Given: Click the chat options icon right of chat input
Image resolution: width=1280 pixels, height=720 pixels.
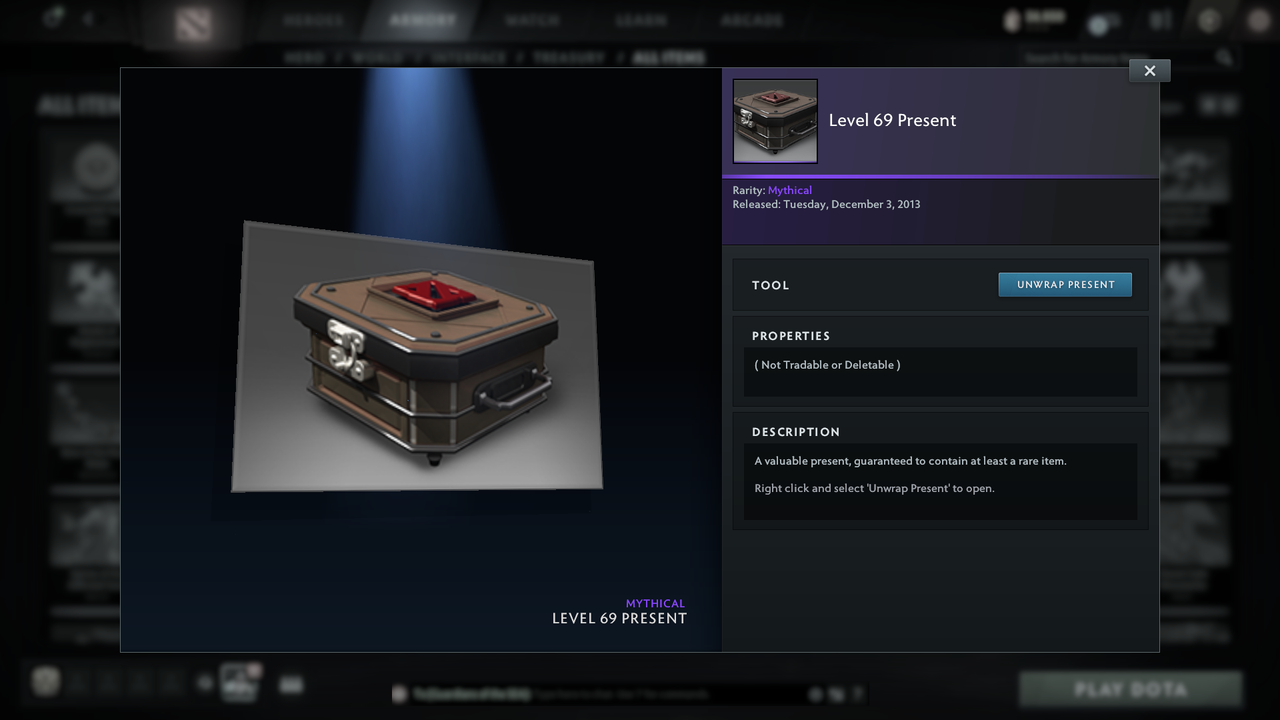Looking at the screenshot, I should coord(837,692).
